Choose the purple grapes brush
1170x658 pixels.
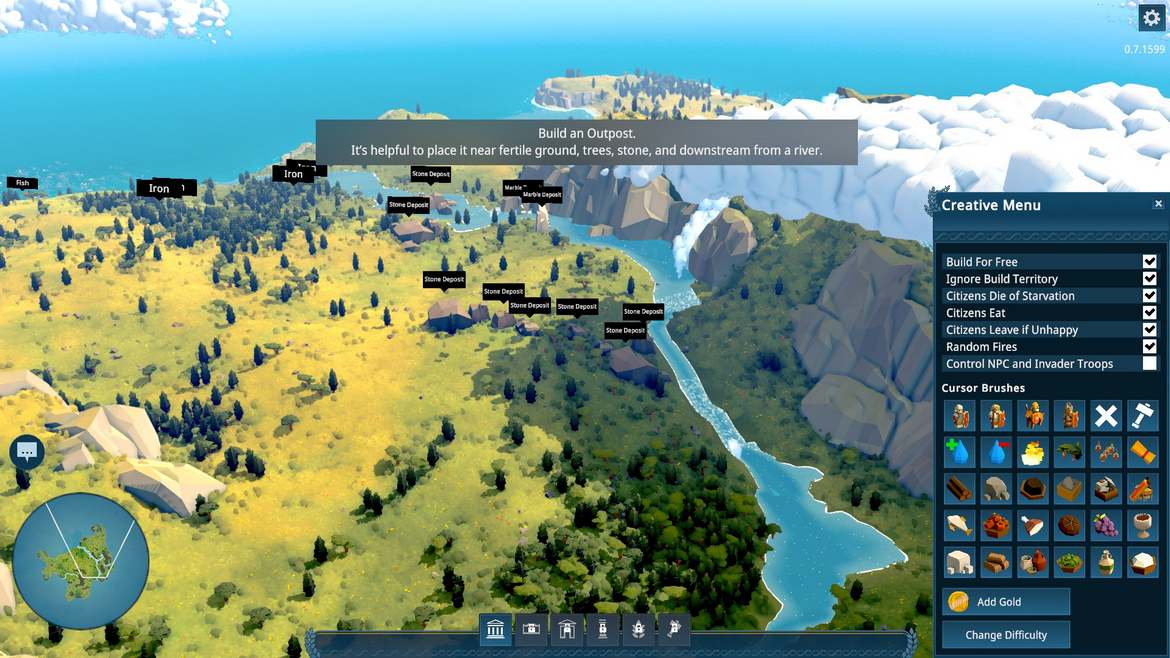click(x=1105, y=526)
